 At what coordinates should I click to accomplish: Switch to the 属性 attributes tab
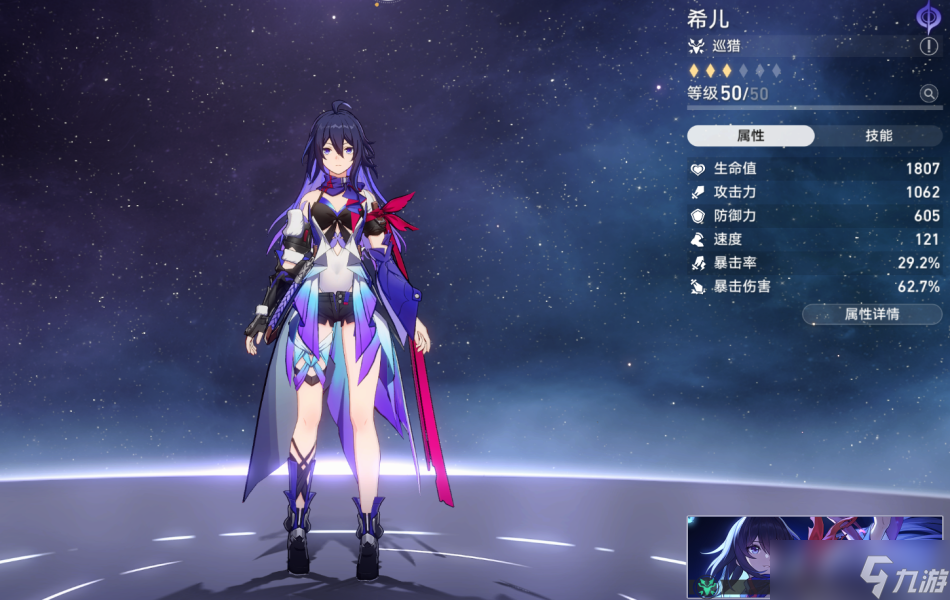(751, 136)
